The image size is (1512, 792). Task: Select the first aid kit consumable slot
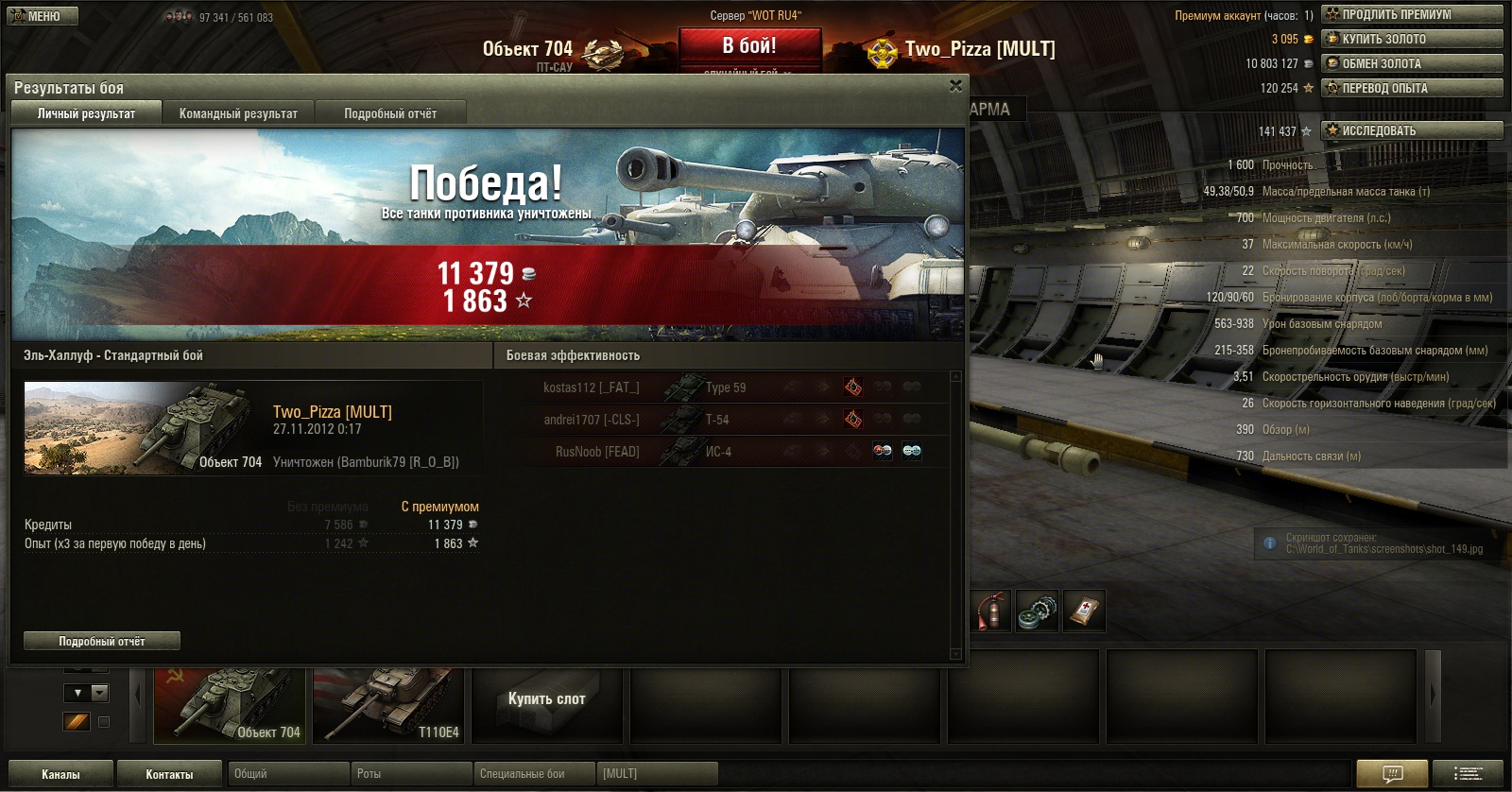click(x=1083, y=611)
